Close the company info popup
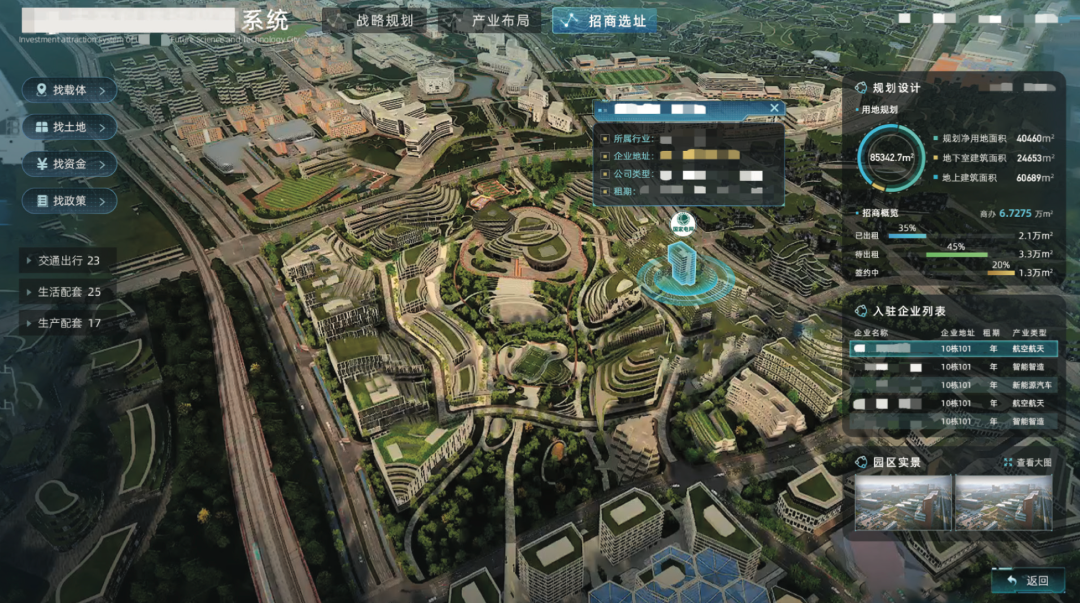1080x603 pixels. coord(774,108)
